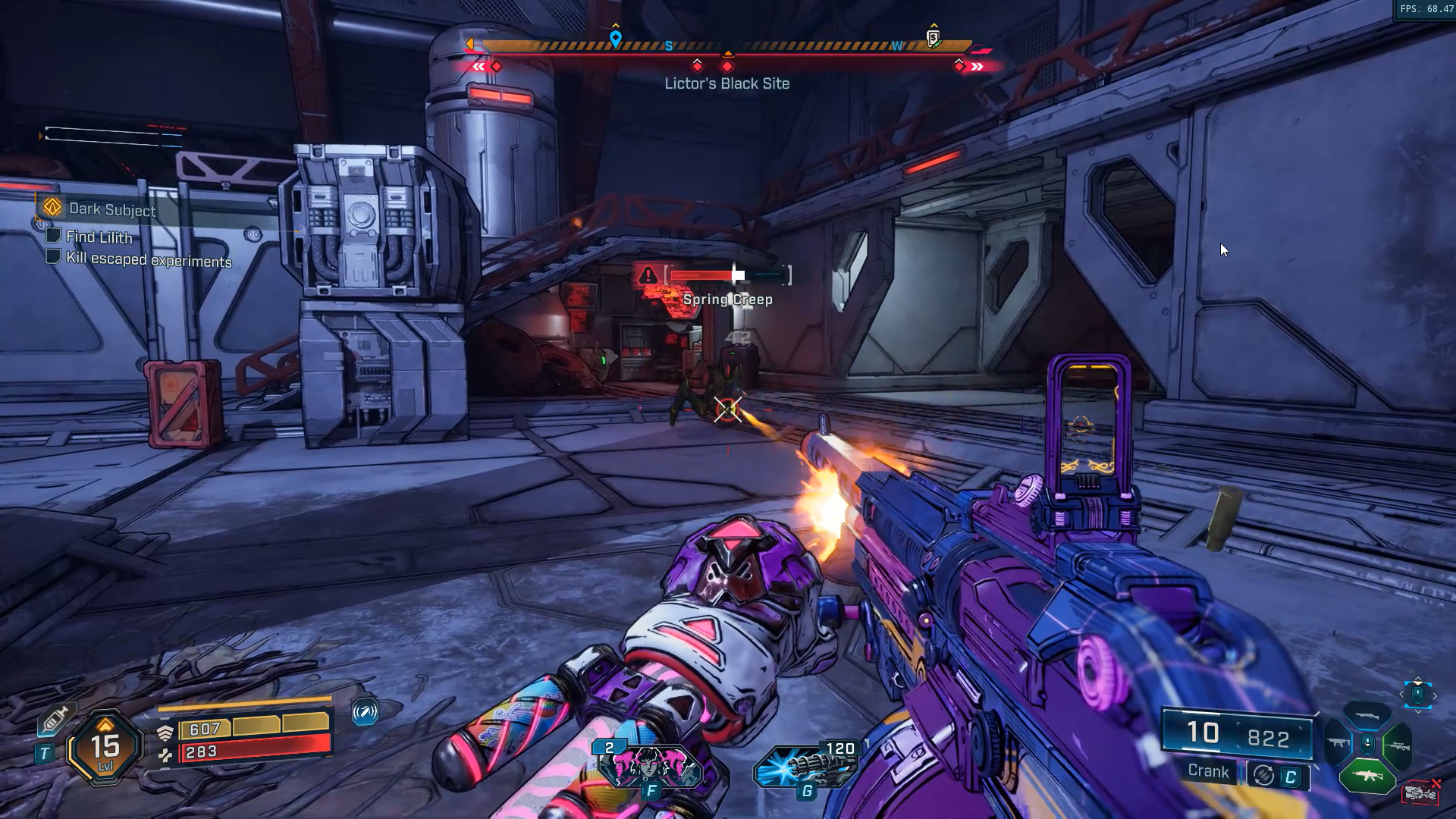The width and height of the screenshot is (1456, 819).
Task: Click the Kill escaped experiments objective
Action: tap(149, 259)
